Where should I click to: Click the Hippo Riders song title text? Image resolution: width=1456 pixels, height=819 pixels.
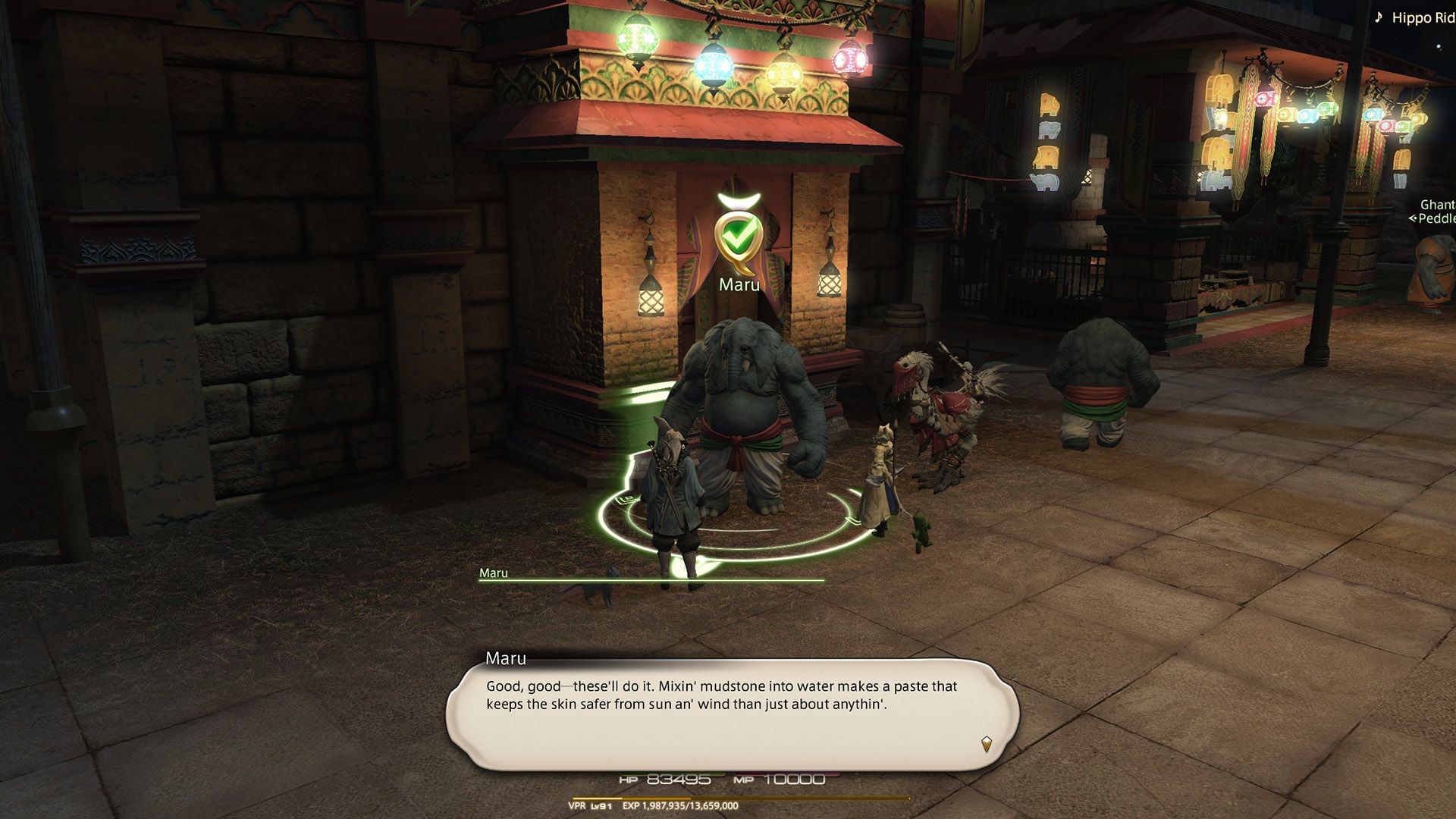[x=1424, y=17]
